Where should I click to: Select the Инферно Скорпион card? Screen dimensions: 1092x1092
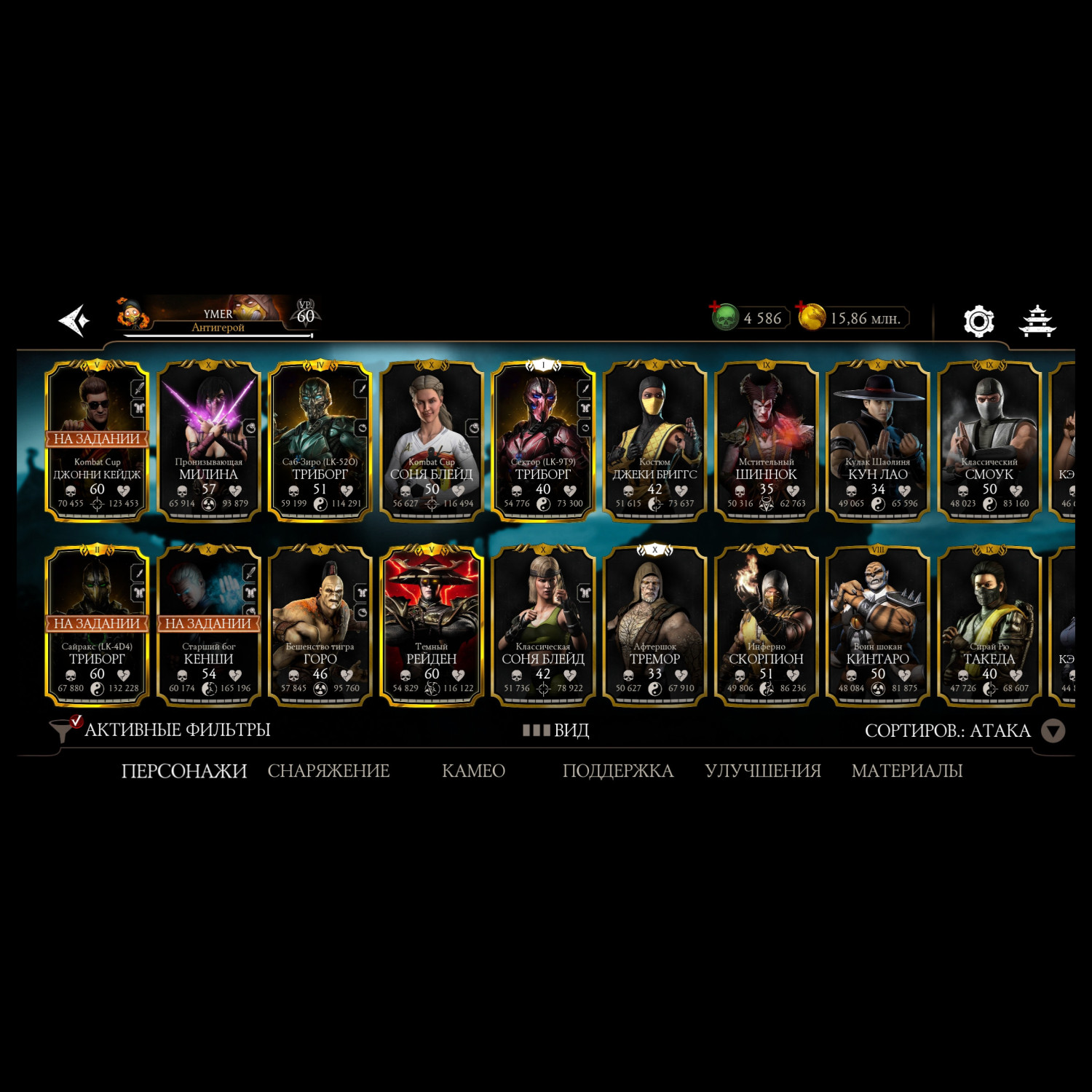[x=766, y=626]
